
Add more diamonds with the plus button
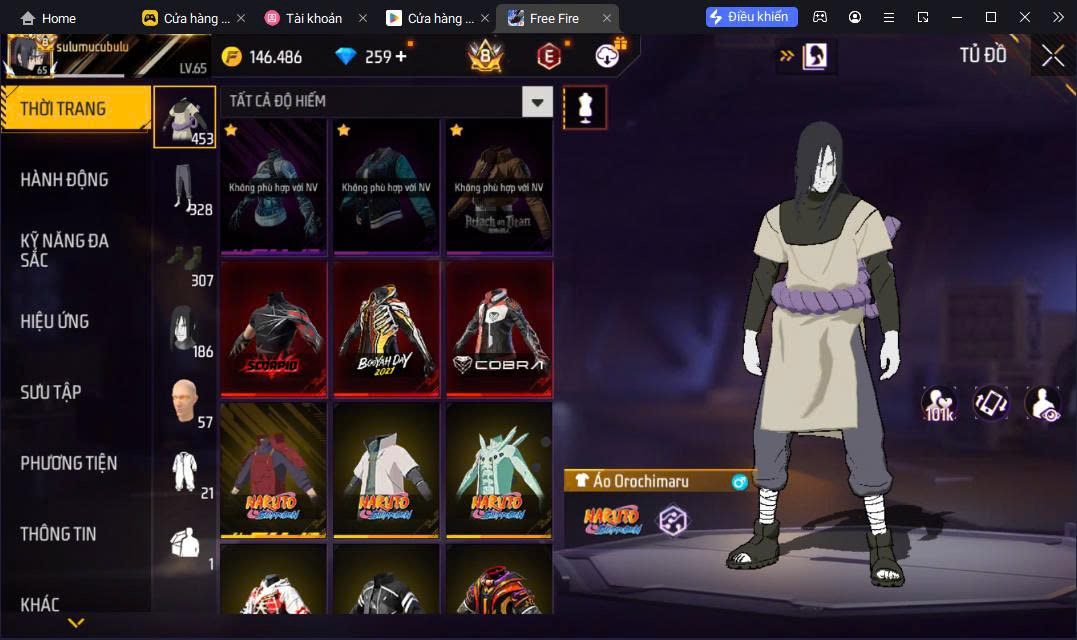402,56
